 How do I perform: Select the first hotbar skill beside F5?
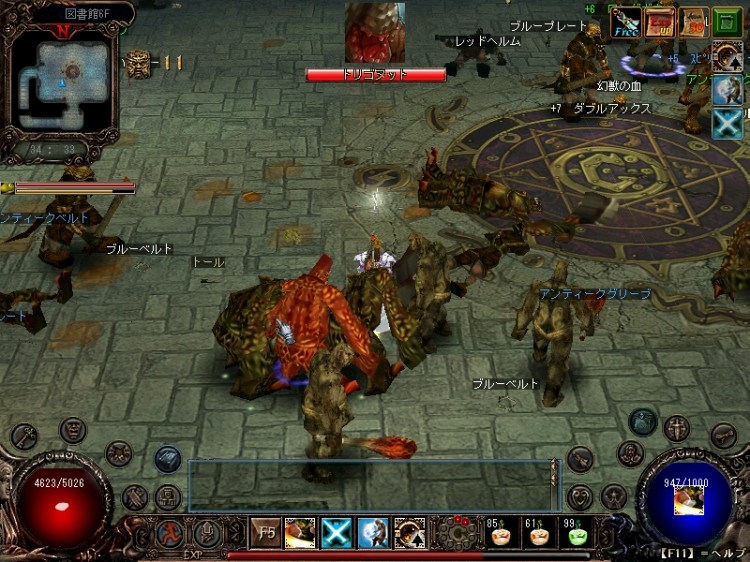pos(300,534)
